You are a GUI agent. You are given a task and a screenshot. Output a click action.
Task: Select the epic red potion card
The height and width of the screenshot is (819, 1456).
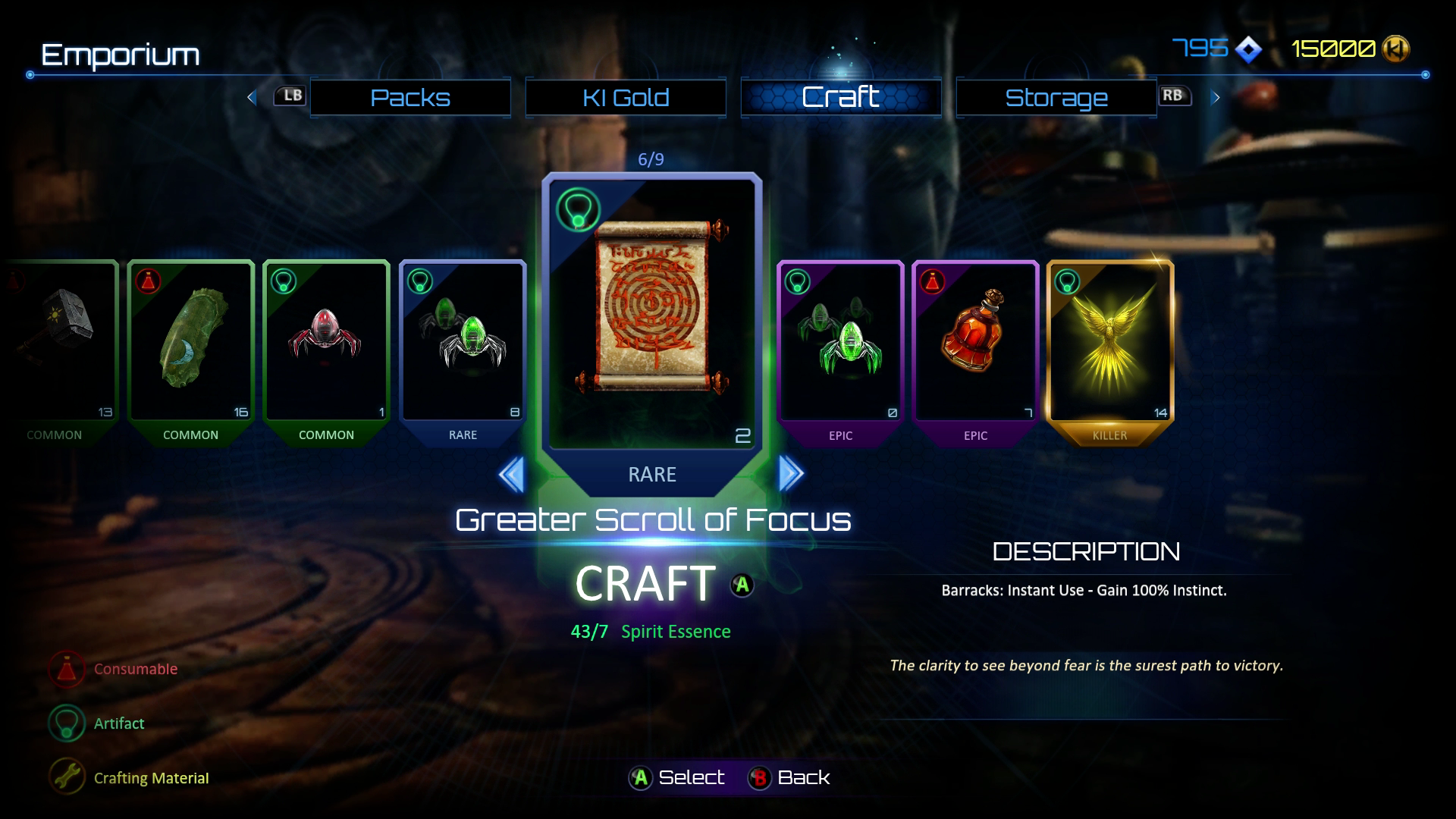975,341
